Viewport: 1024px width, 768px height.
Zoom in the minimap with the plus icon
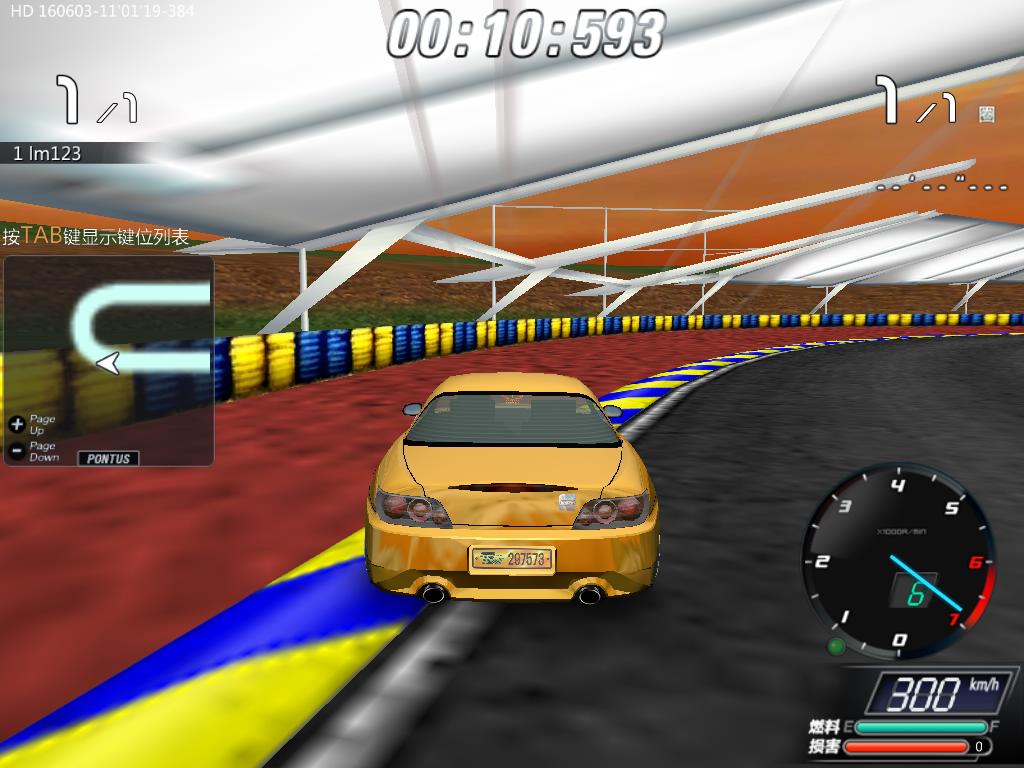coord(16,424)
